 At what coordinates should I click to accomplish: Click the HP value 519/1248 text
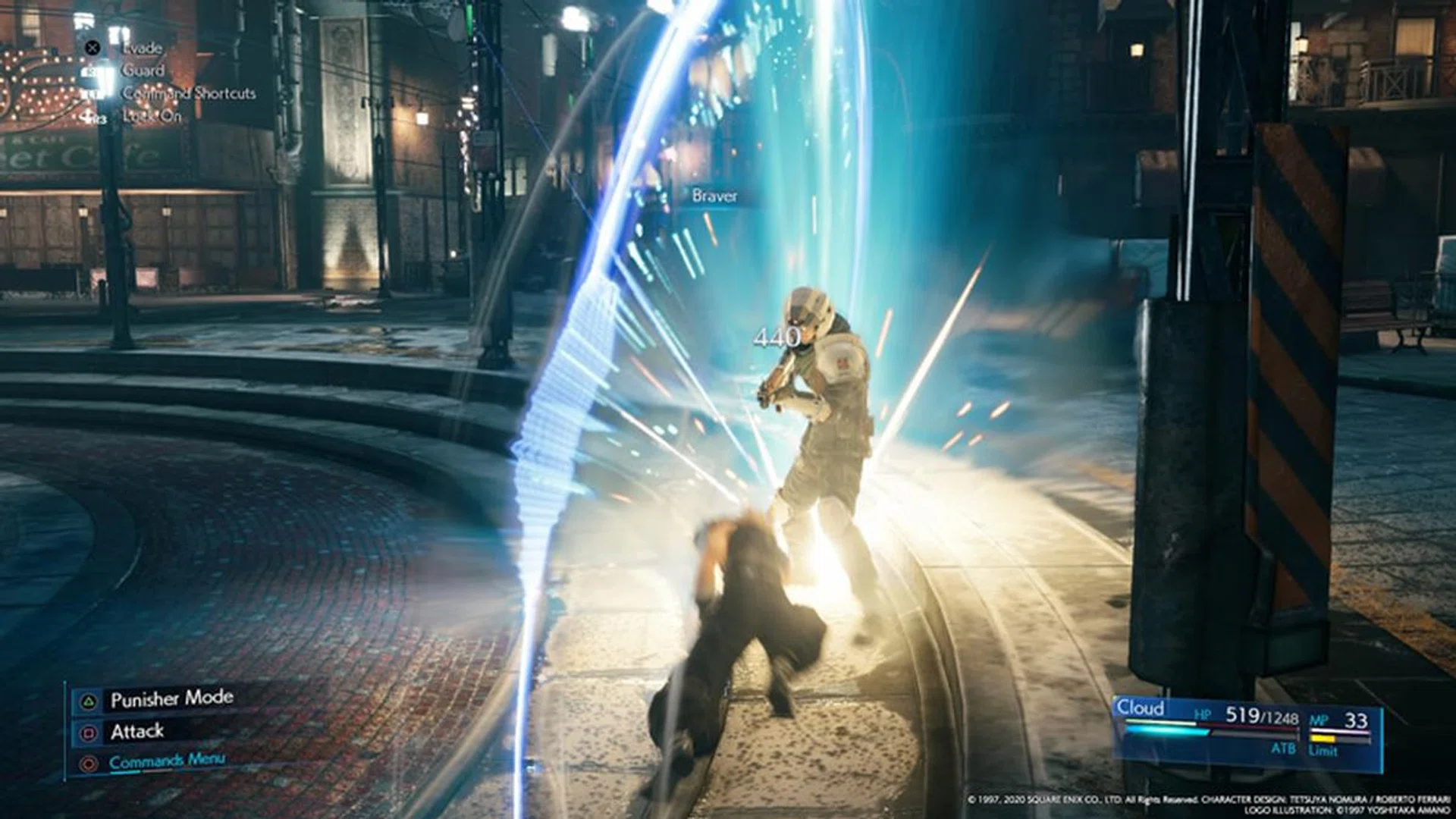(1263, 716)
